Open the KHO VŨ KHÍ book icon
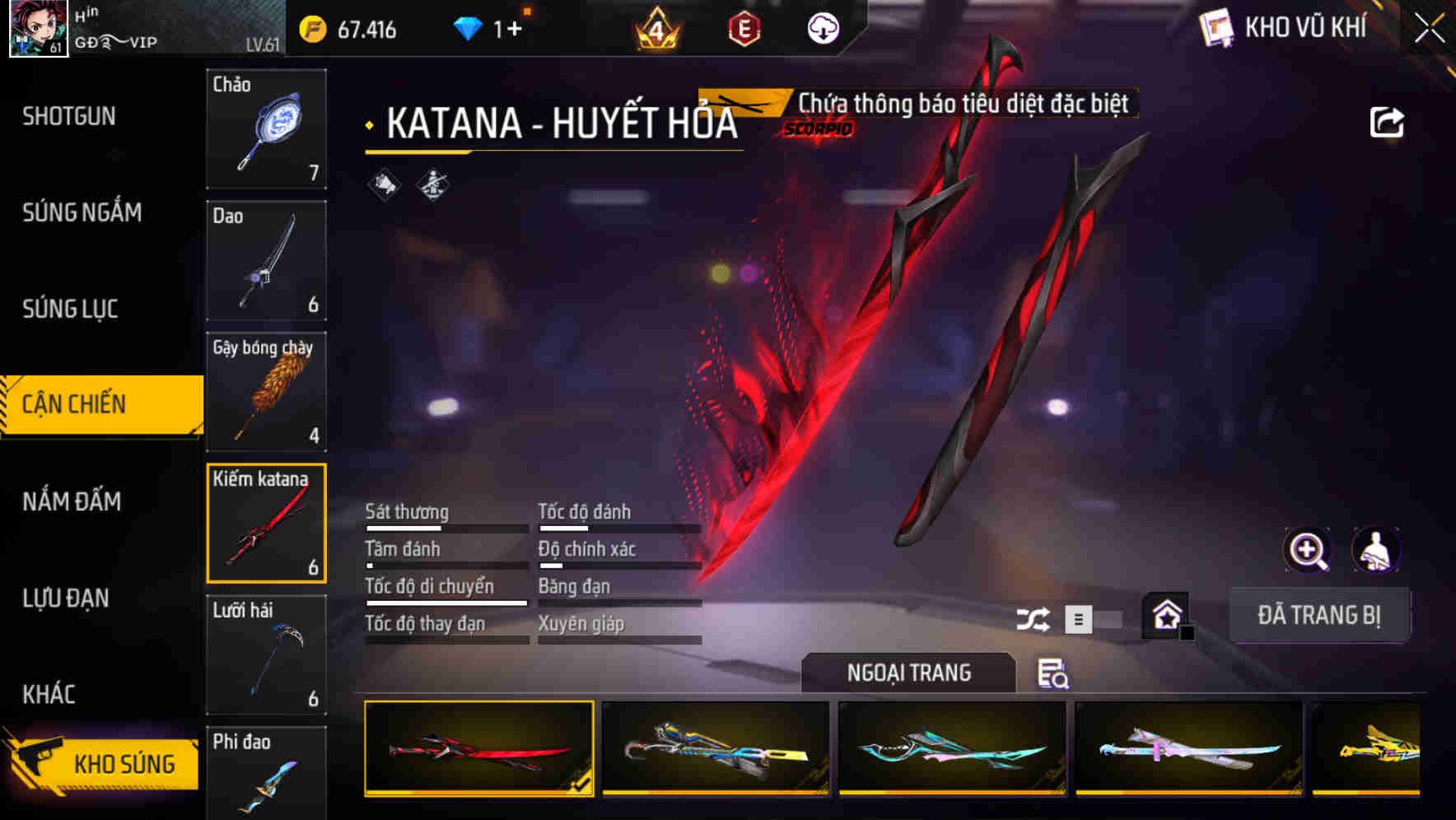Image resolution: width=1456 pixels, height=820 pixels. click(x=1216, y=27)
